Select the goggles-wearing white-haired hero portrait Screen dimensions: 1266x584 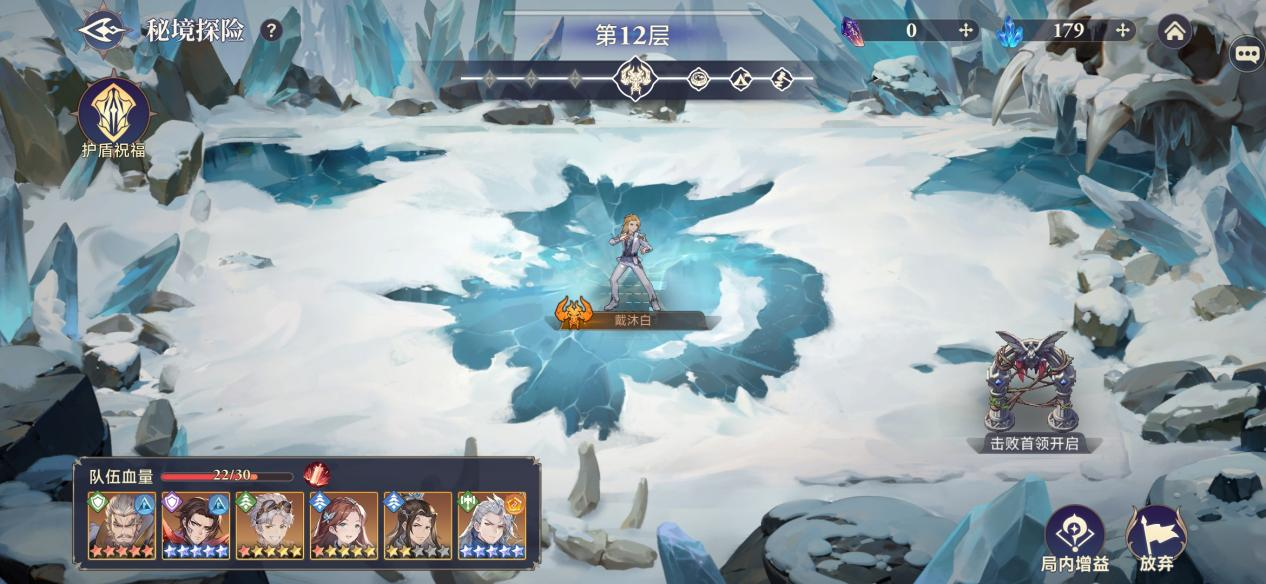(x=269, y=525)
